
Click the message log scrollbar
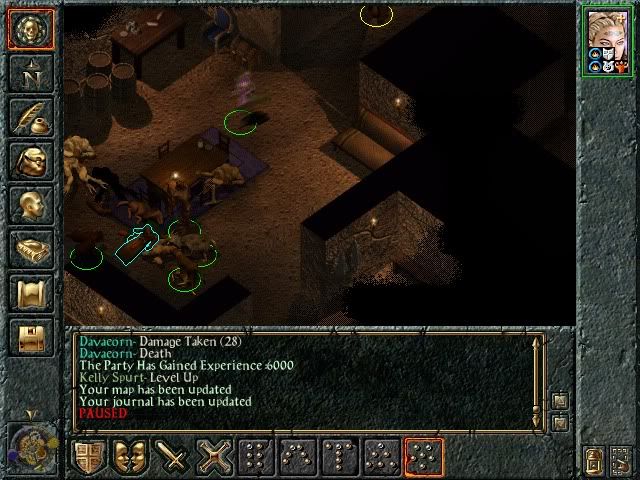[x=539, y=377]
